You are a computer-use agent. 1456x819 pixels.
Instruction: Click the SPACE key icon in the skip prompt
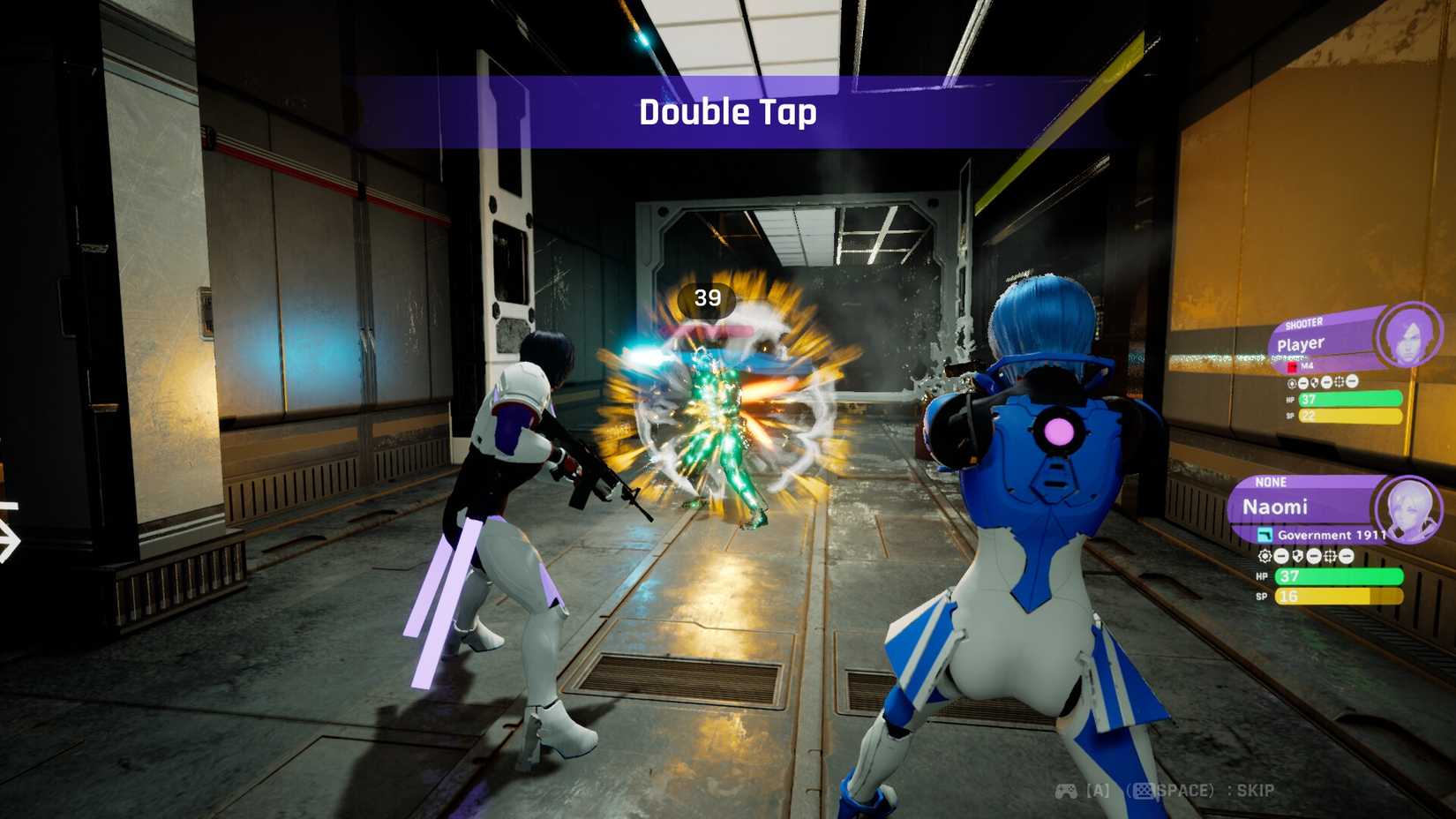(x=1145, y=791)
